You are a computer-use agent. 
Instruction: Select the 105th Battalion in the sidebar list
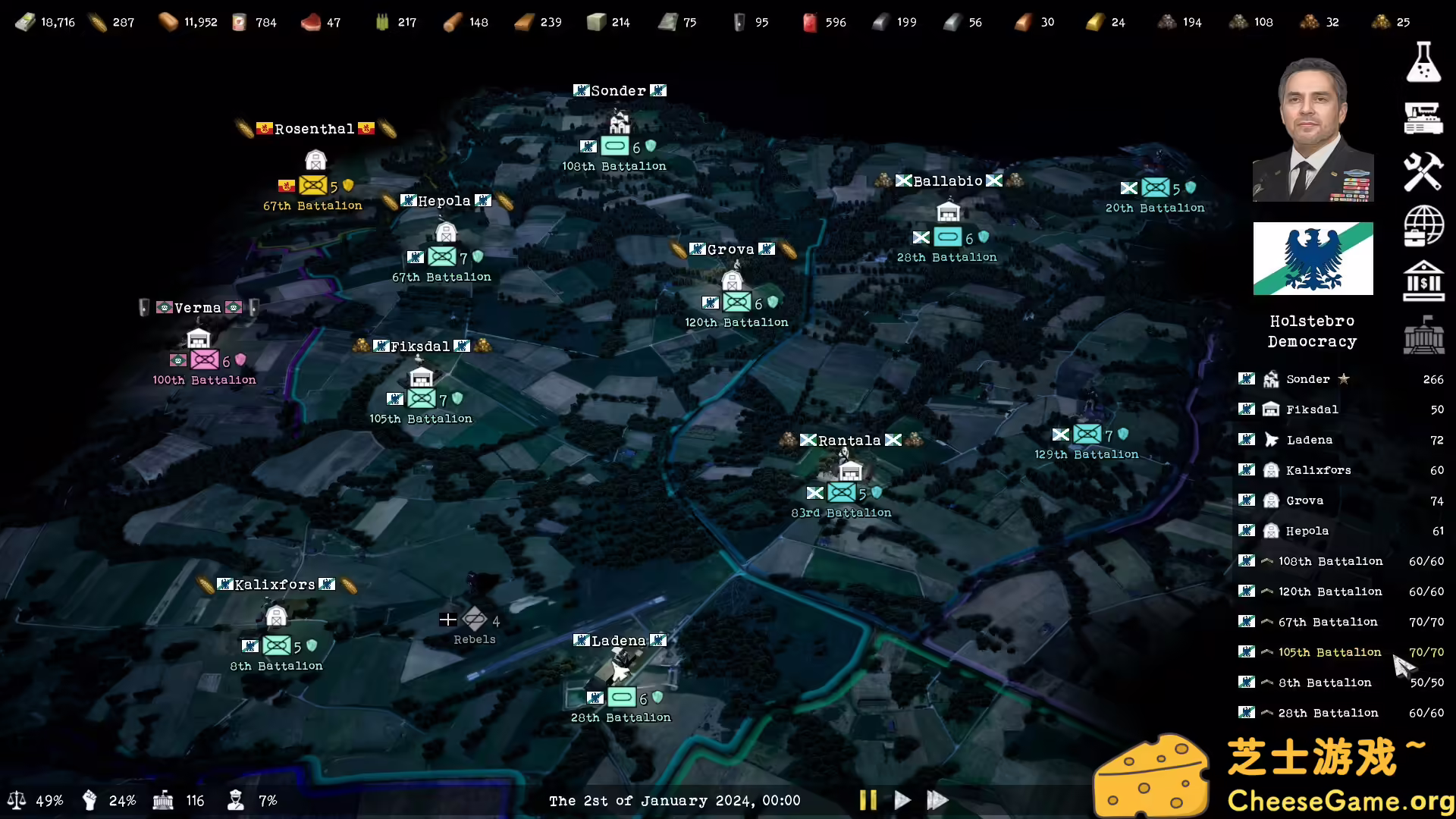1329,652
